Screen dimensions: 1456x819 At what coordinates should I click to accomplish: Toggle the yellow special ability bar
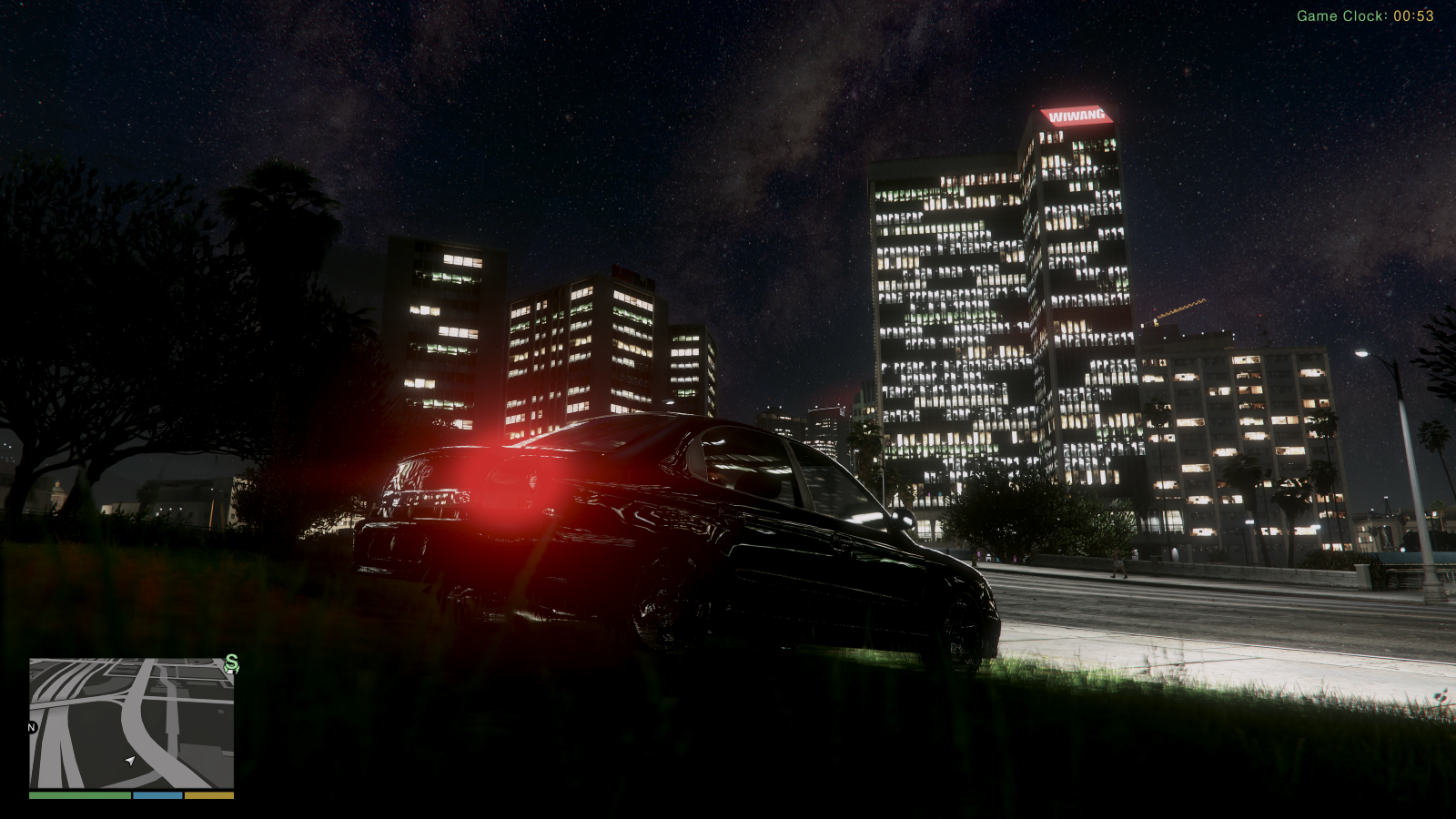pyautogui.click(x=208, y=795)
